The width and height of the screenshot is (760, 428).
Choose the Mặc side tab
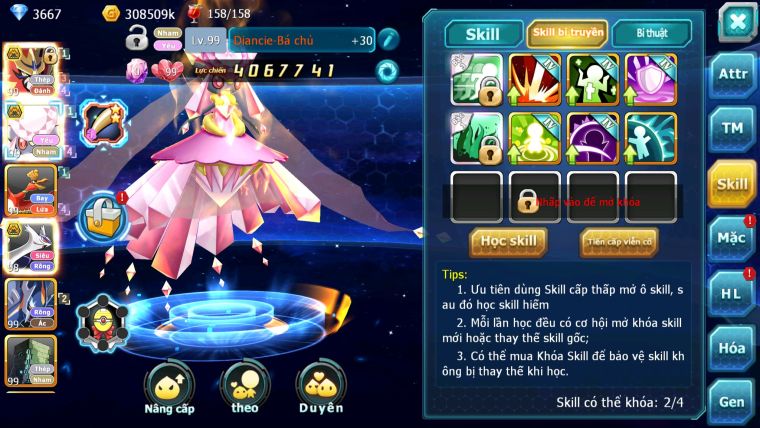pyautogui.click(x=732, y=238)
